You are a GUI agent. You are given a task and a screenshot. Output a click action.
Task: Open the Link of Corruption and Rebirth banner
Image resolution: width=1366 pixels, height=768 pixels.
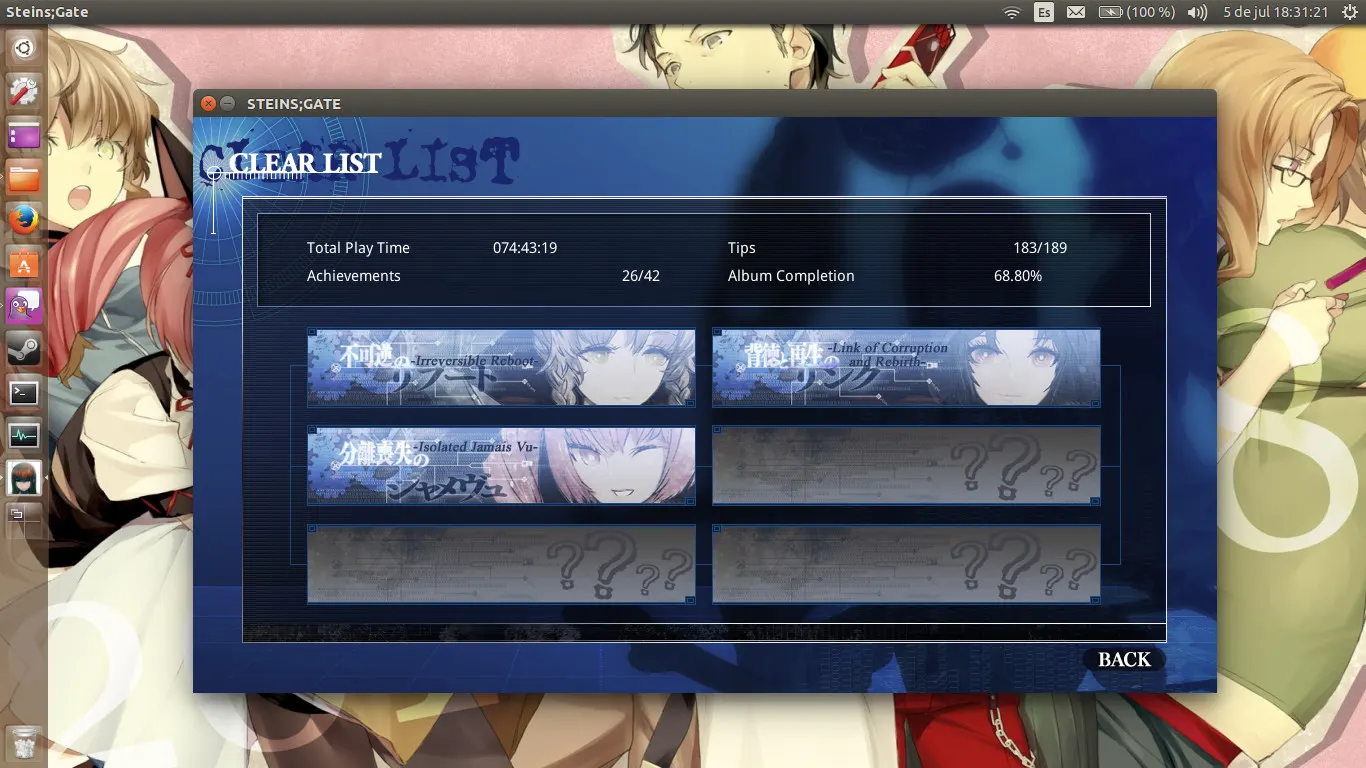[905, 368]
